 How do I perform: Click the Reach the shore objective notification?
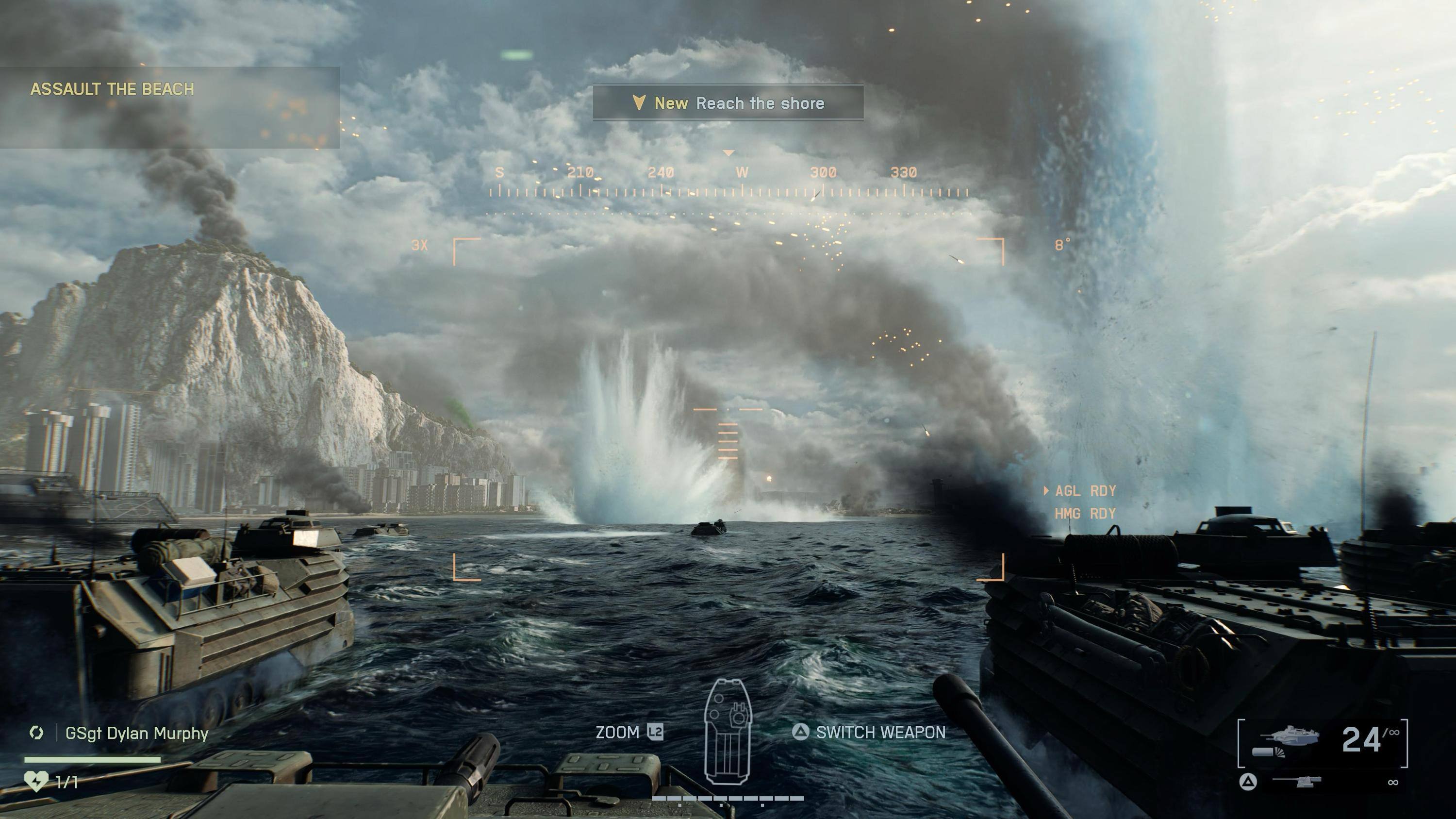[728, 103]
